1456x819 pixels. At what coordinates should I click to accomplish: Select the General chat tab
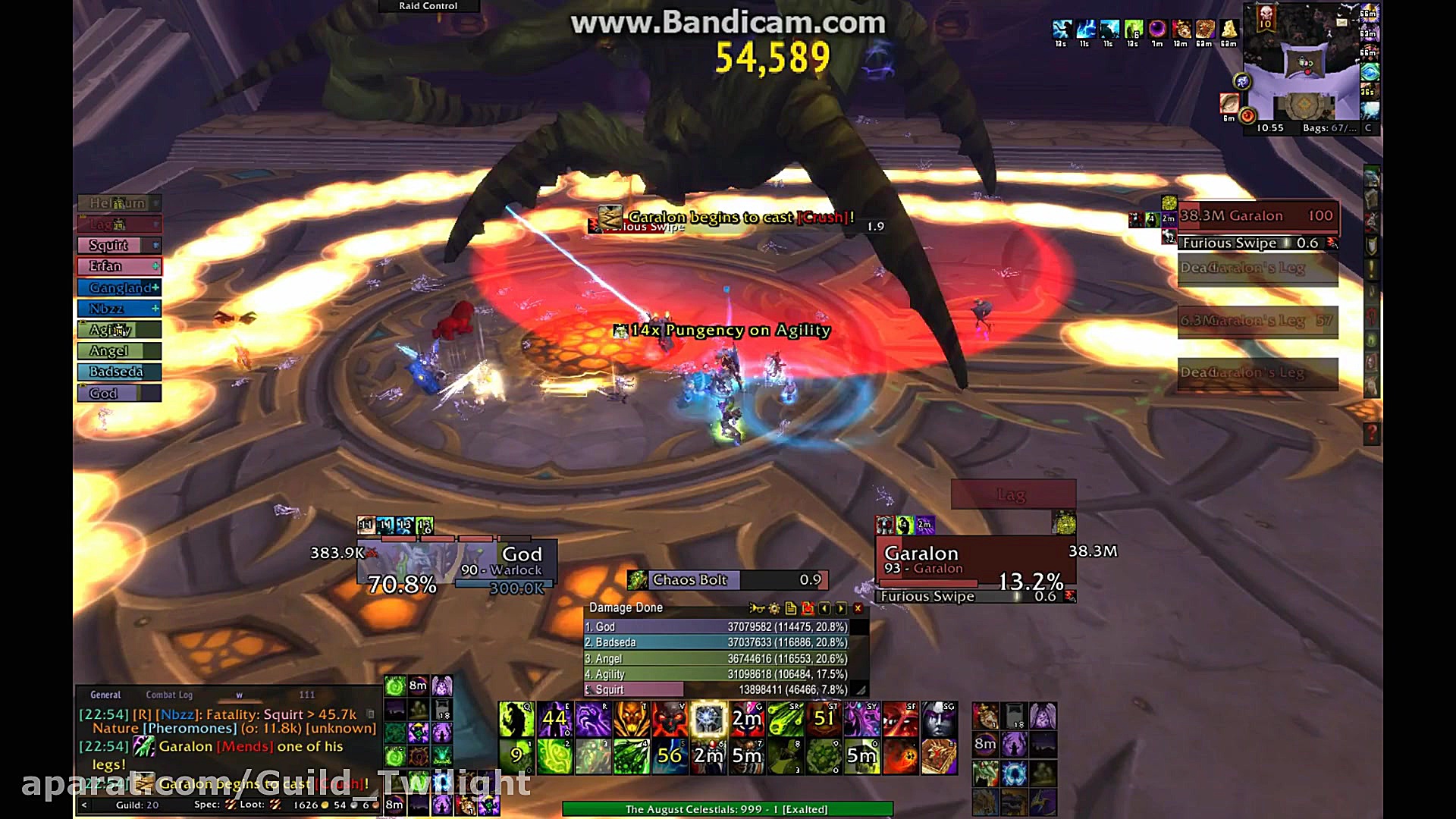tap(105, 695)
